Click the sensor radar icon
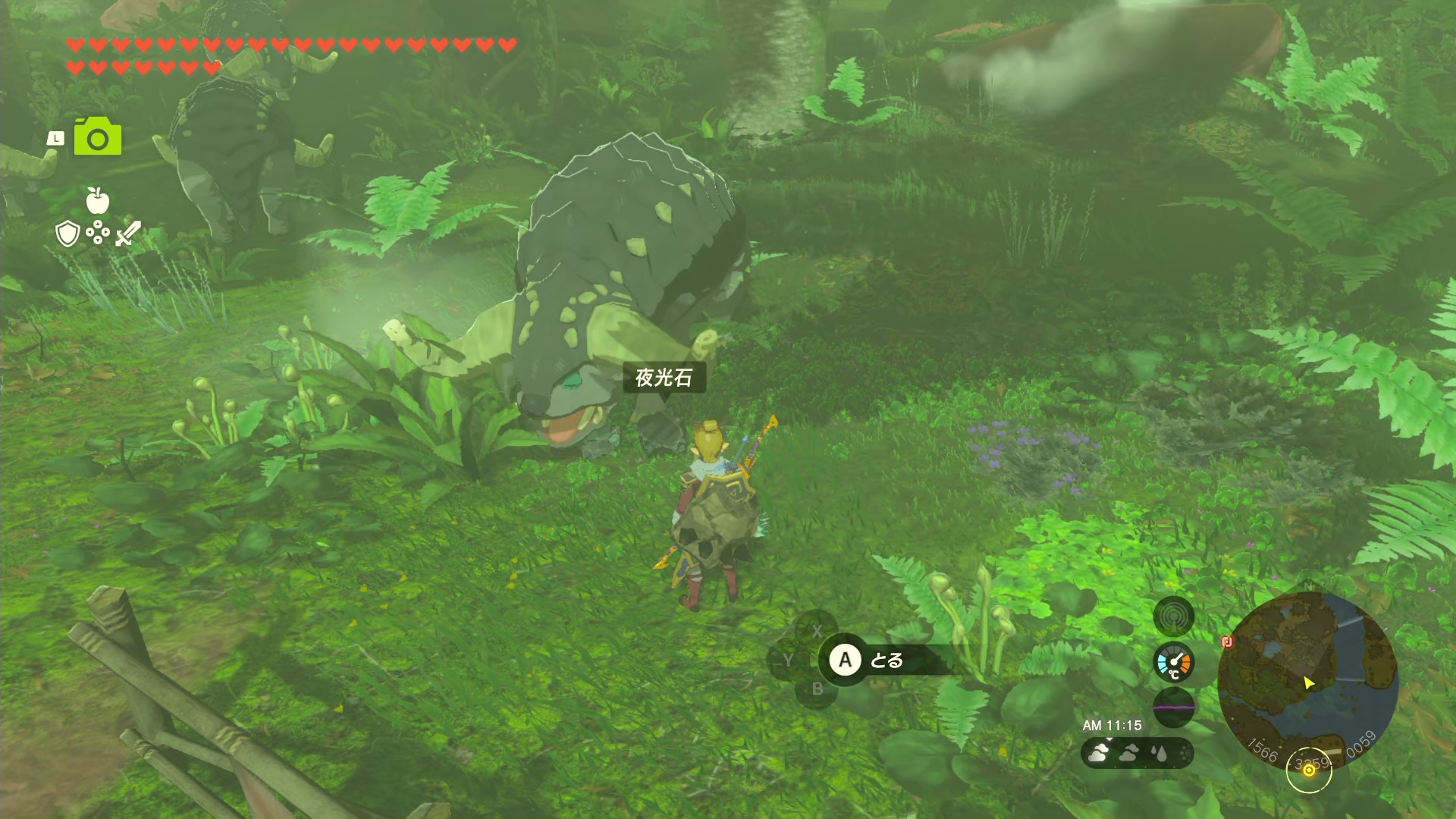 click(x=1173, y=617)
